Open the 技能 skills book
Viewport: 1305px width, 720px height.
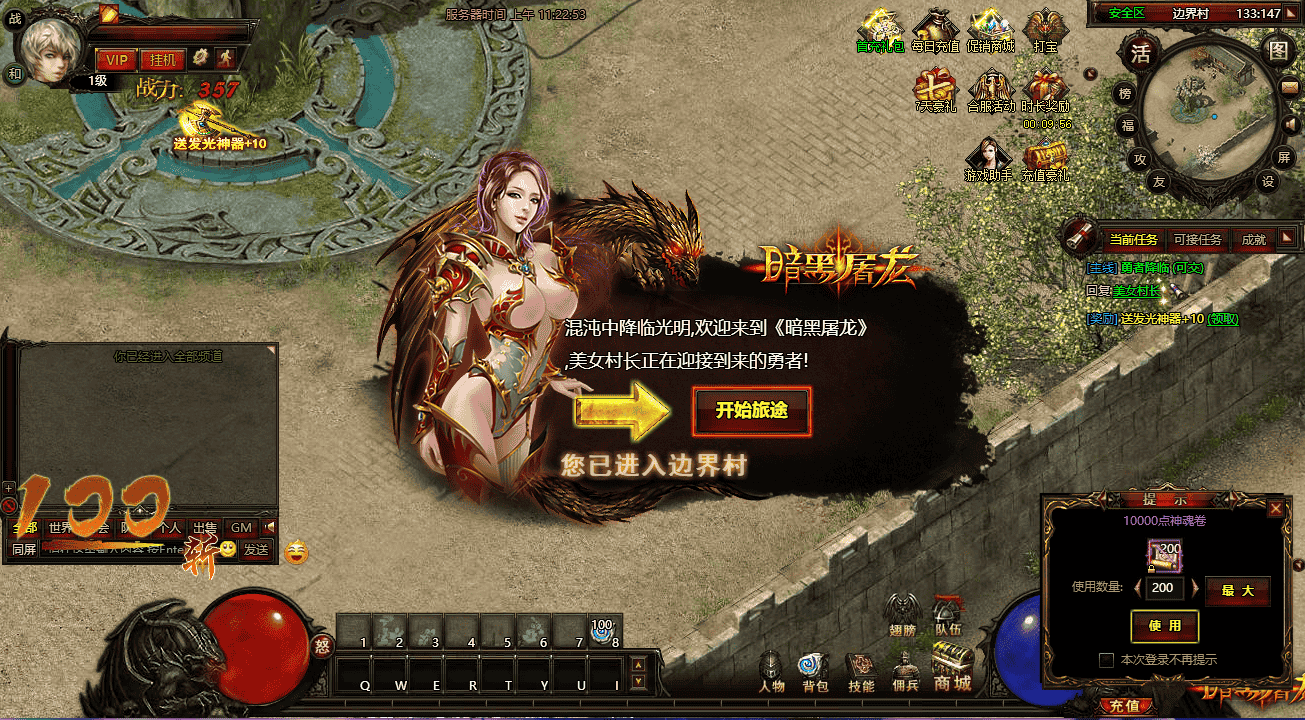coord(860,673)
